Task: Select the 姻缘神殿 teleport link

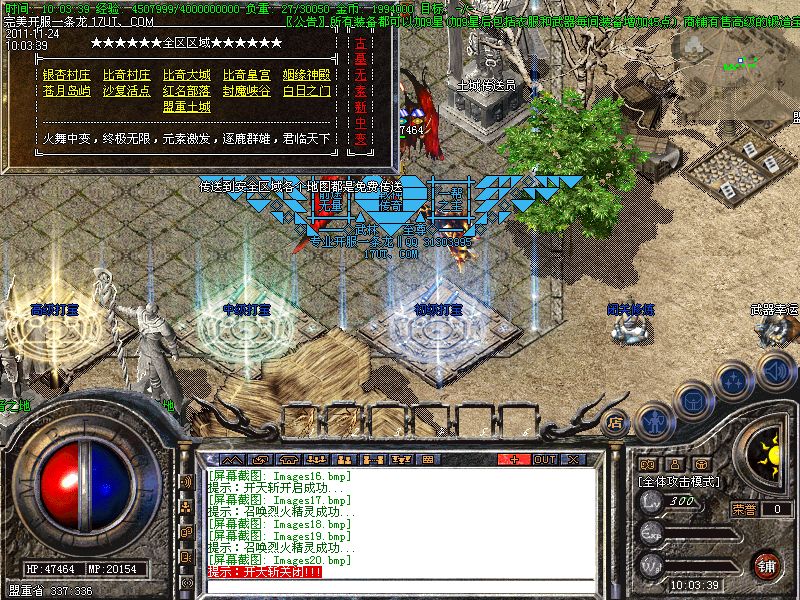Action: [x=306, y=75]
